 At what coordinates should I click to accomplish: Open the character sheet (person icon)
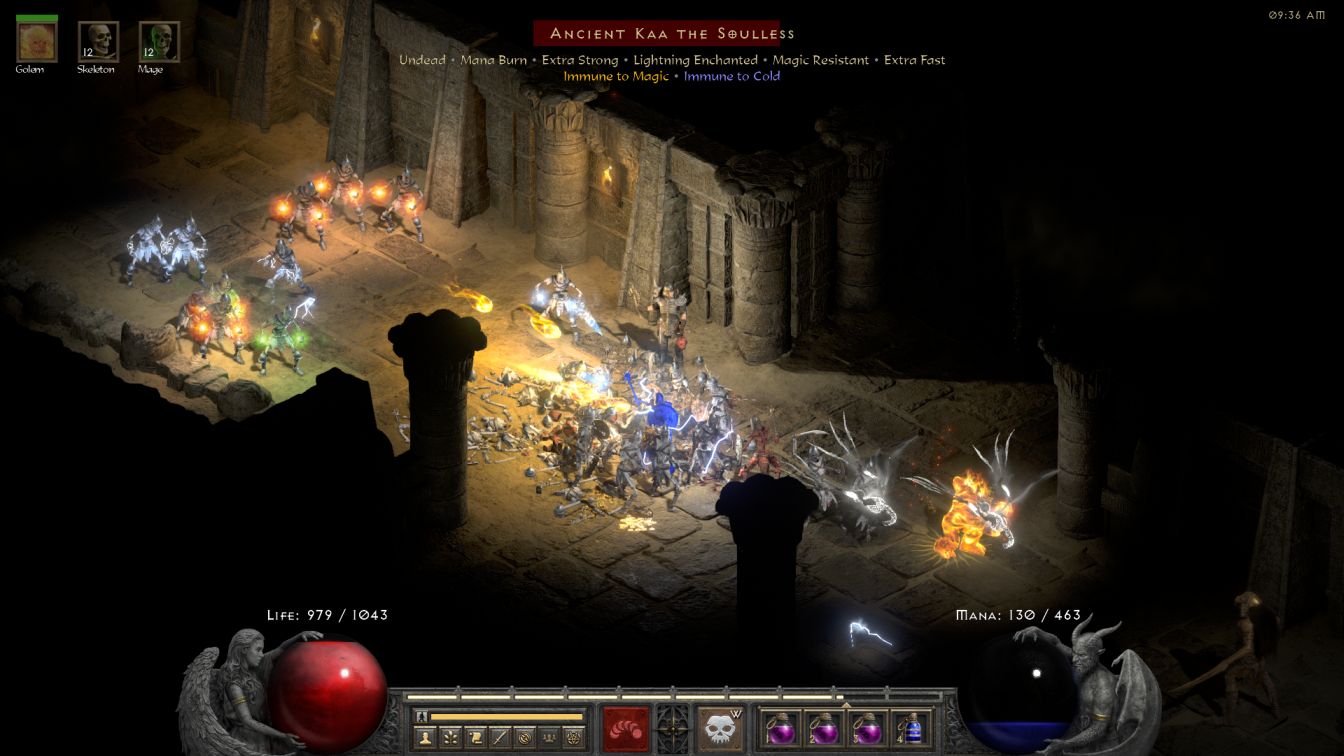(x=426, y=738)
